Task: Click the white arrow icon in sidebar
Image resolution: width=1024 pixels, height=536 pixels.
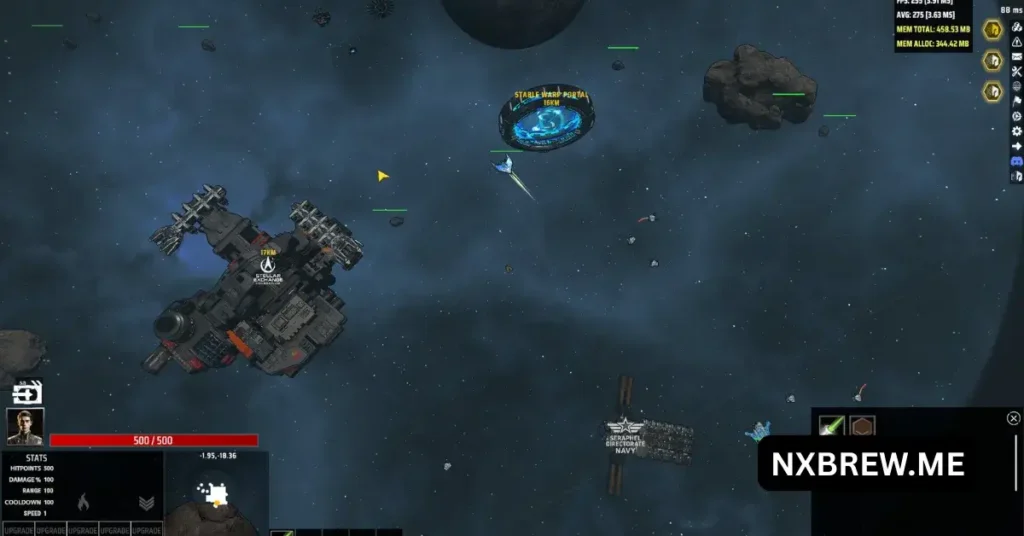Action: pos(1017,146)
